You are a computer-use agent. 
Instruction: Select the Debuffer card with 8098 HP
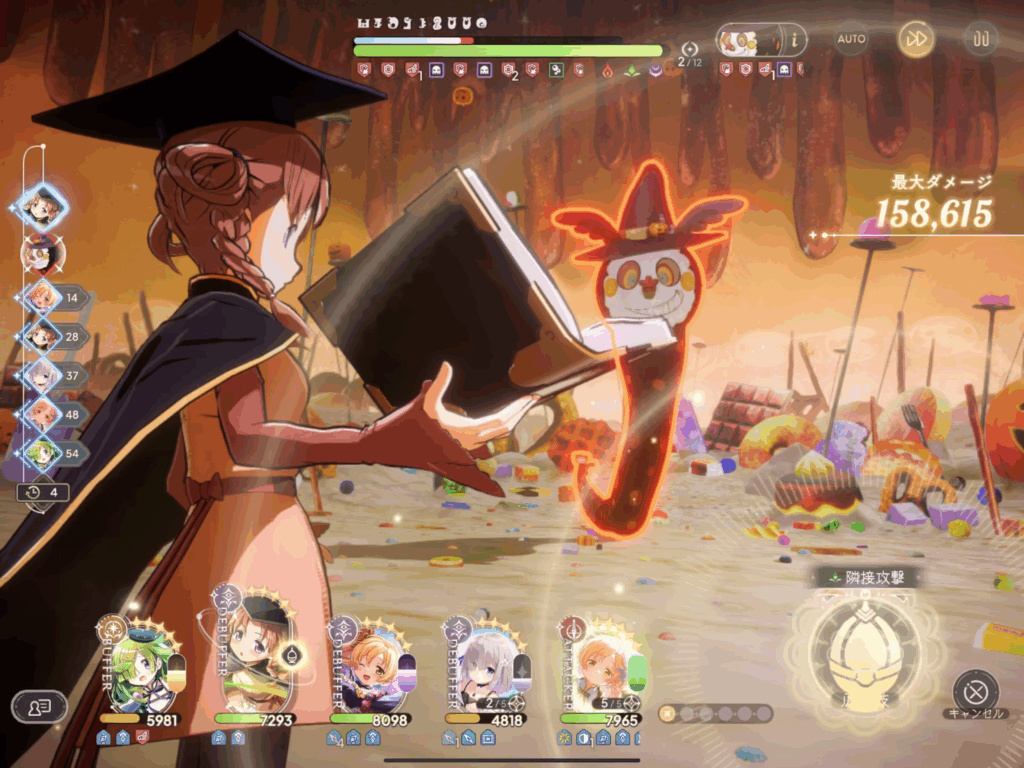372,667
